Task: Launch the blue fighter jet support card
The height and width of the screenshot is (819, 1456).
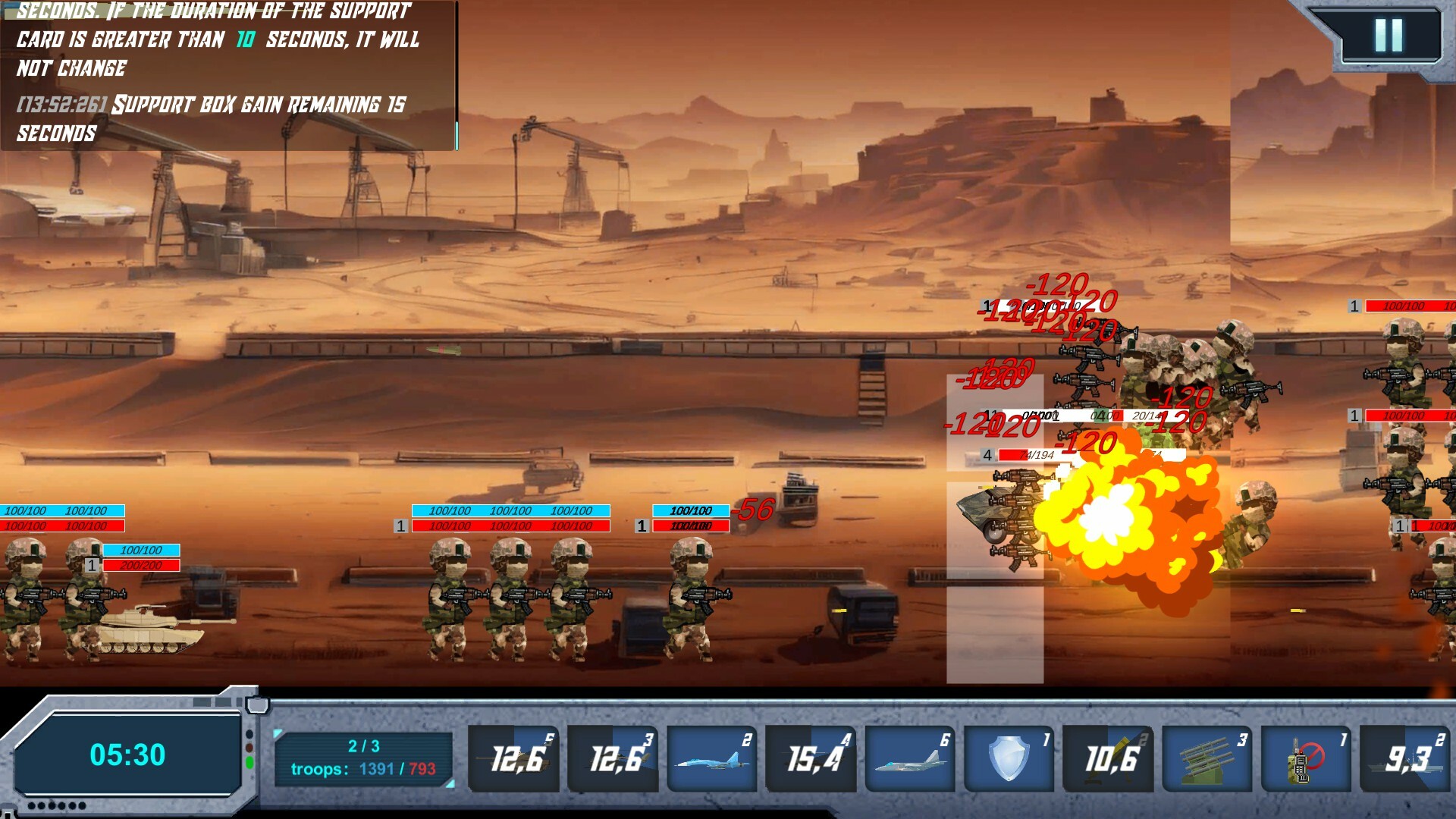Action: coord(711,756)
